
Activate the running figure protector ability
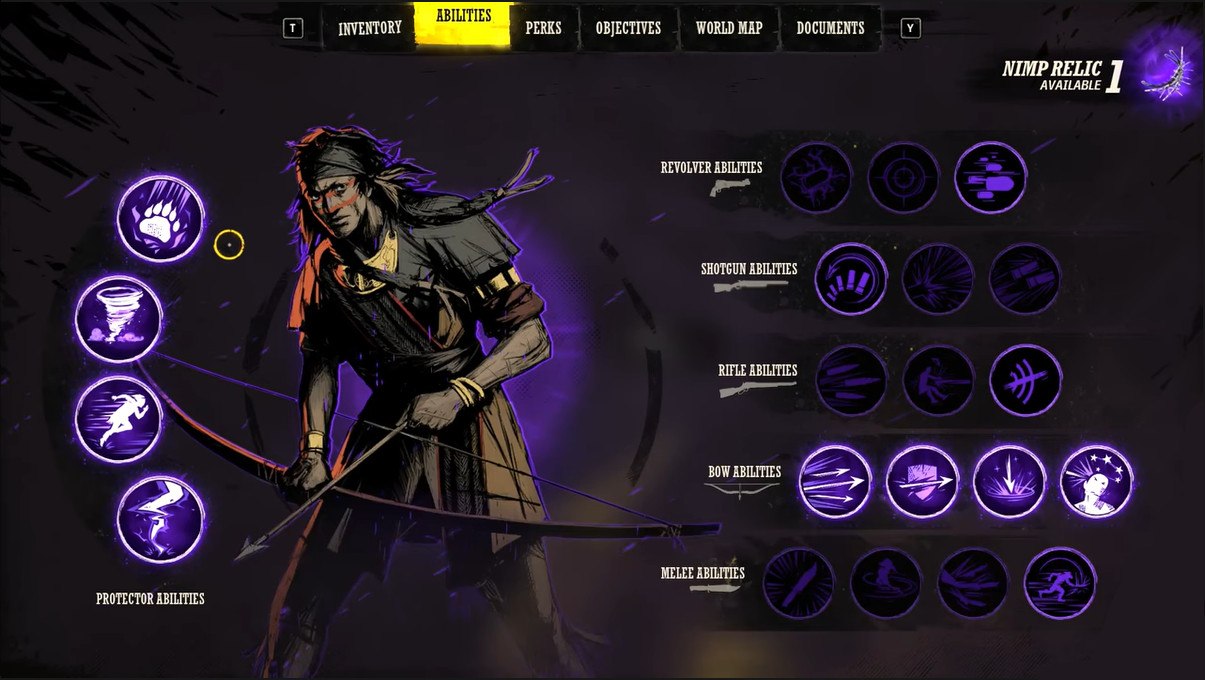tap(119, 419)
